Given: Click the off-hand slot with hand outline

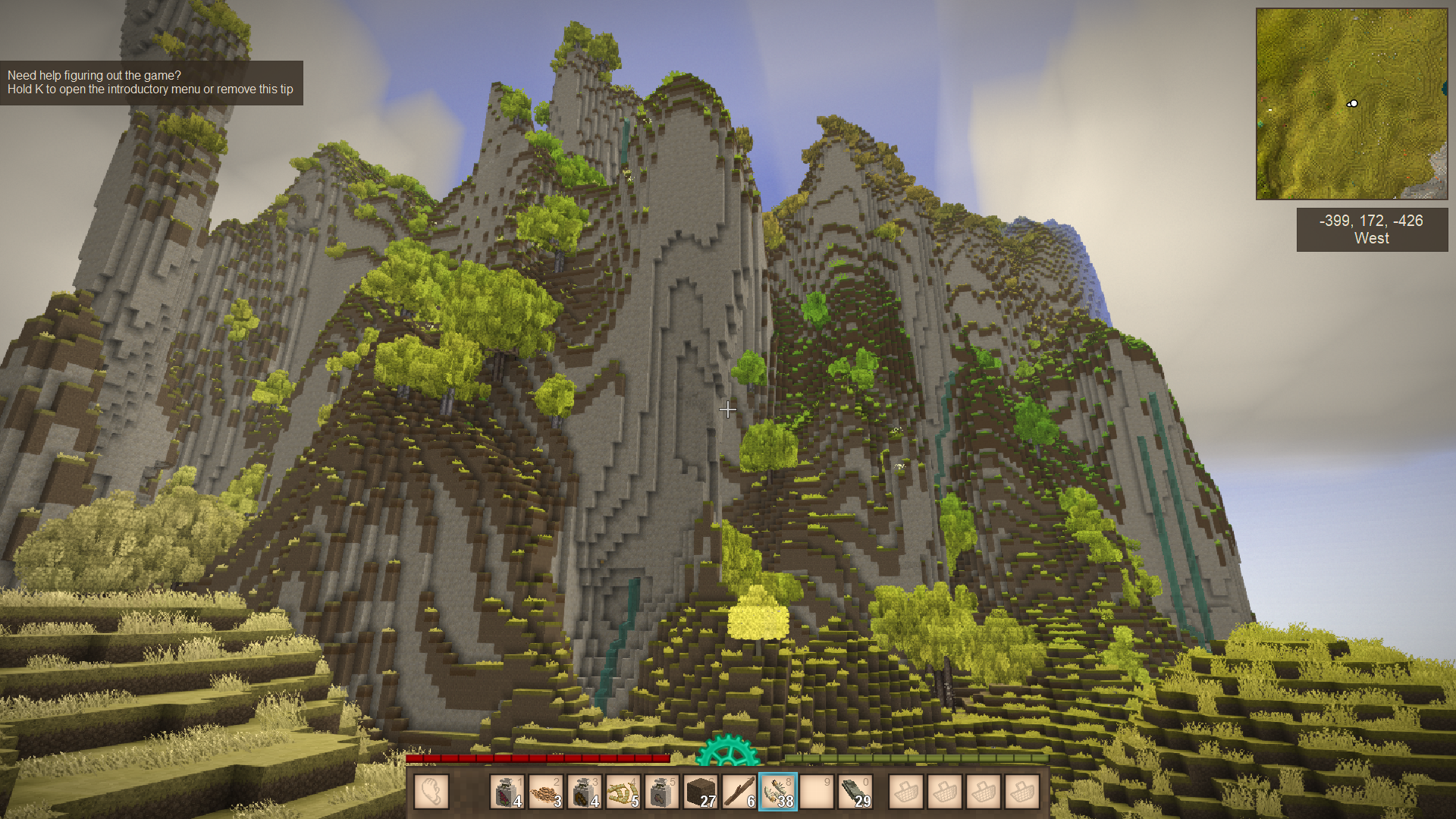Looking at the screenshot, I should point(431,792).
